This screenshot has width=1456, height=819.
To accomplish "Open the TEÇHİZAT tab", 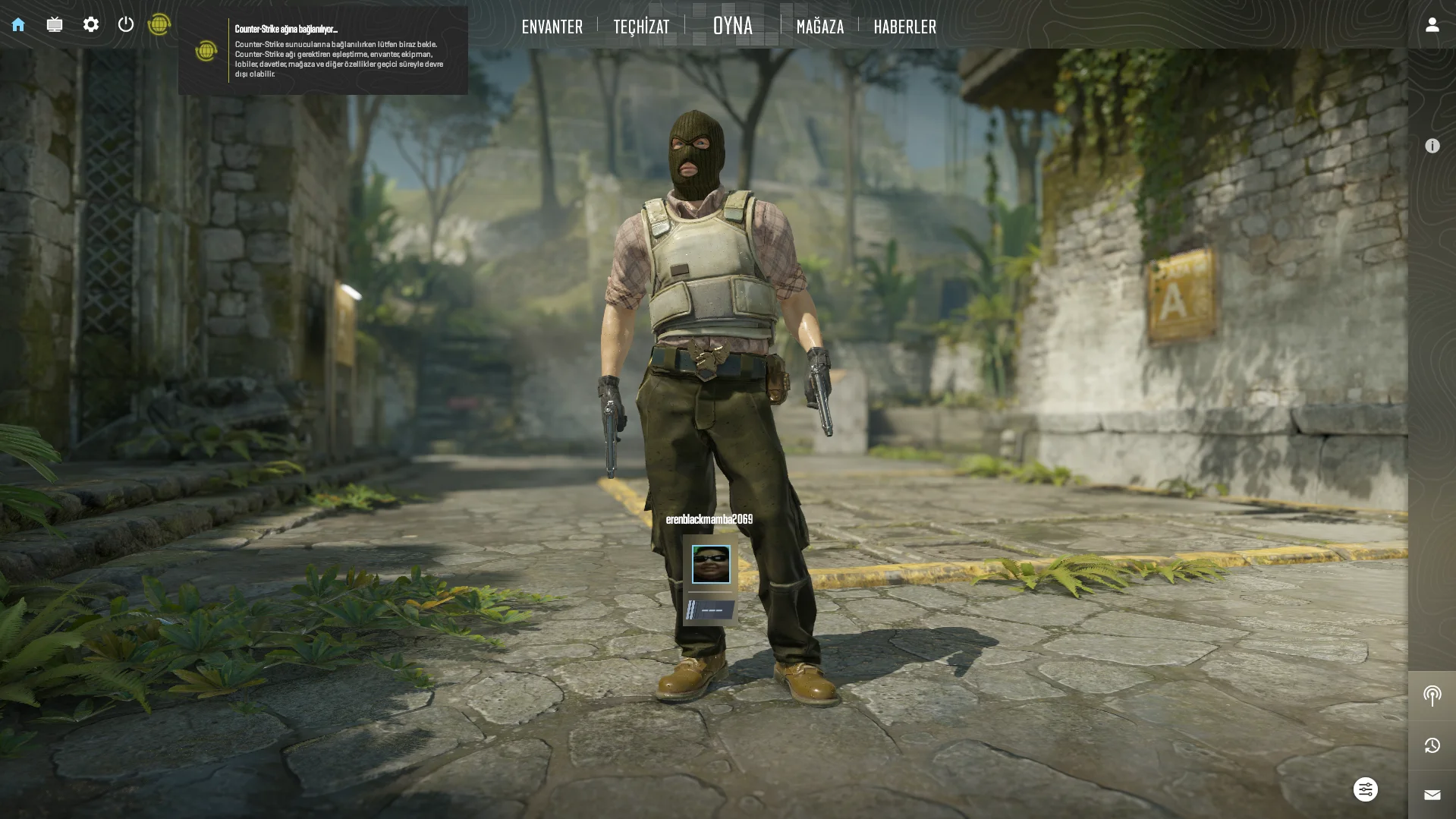I will (x=641, y=27).
